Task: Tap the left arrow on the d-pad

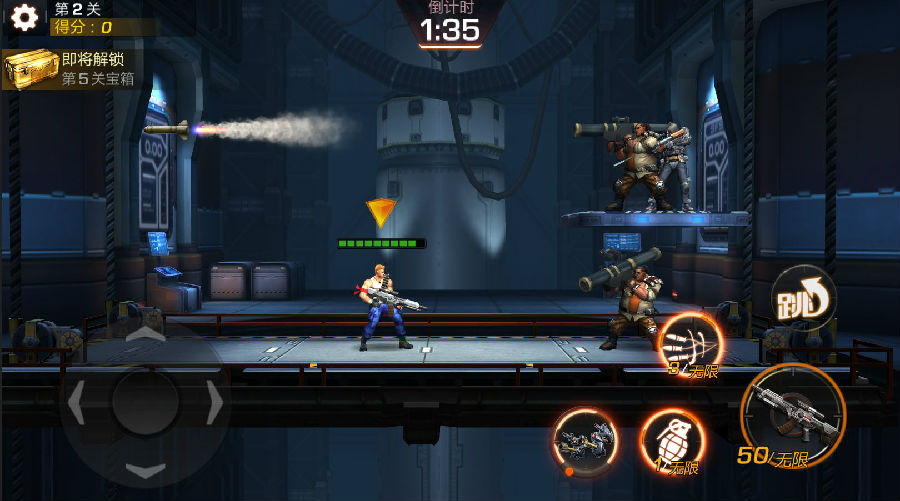Action: point(77,402)
